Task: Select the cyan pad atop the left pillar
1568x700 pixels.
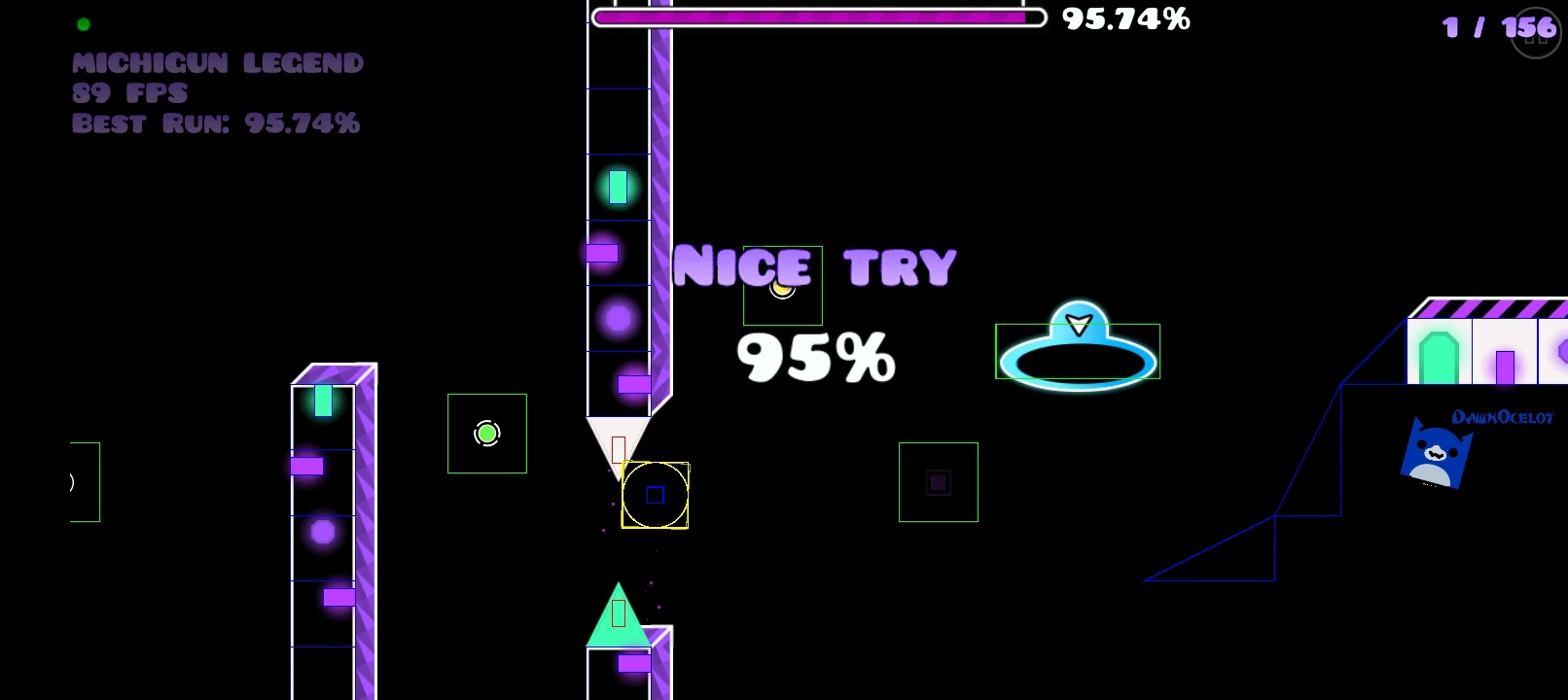Action: (x=322, y=400)
